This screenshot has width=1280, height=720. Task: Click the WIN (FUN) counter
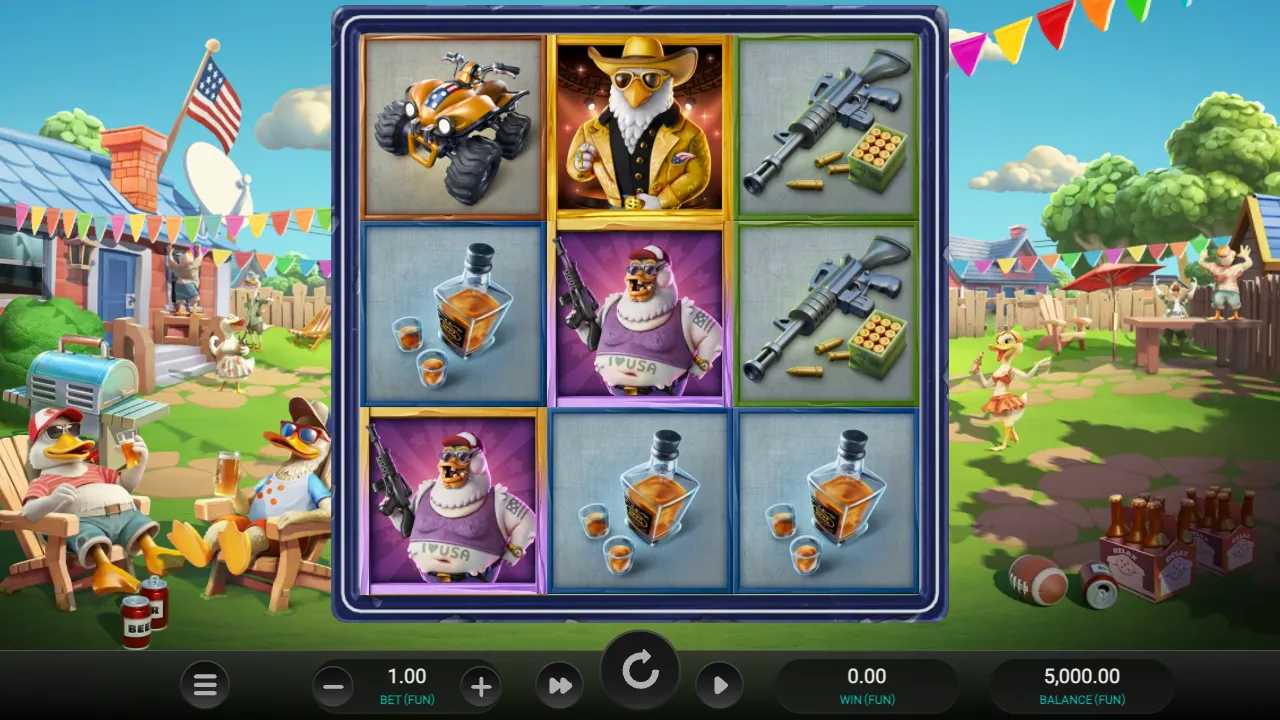(x=868, y=685)
